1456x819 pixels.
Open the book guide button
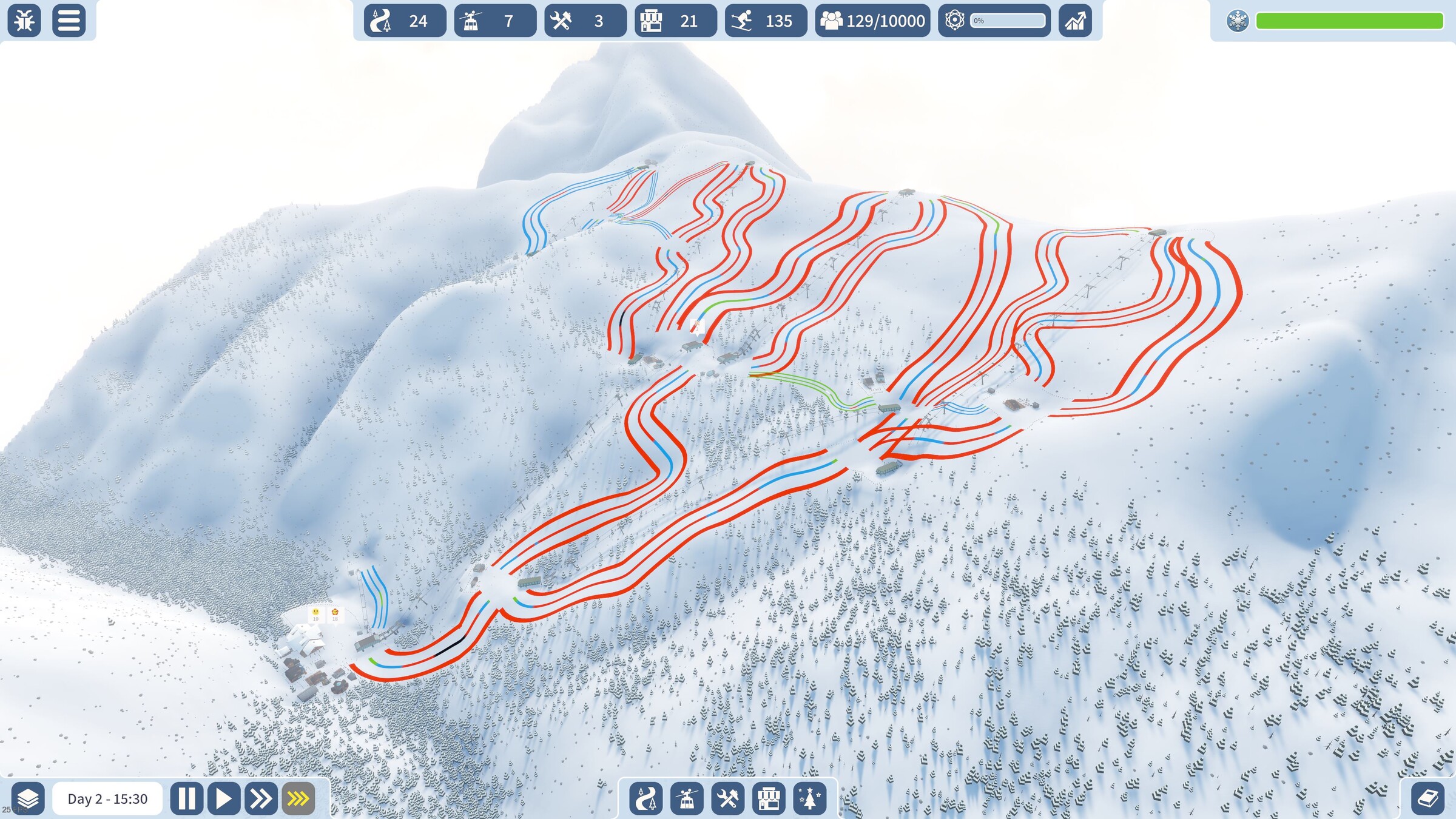[1427, 798]
